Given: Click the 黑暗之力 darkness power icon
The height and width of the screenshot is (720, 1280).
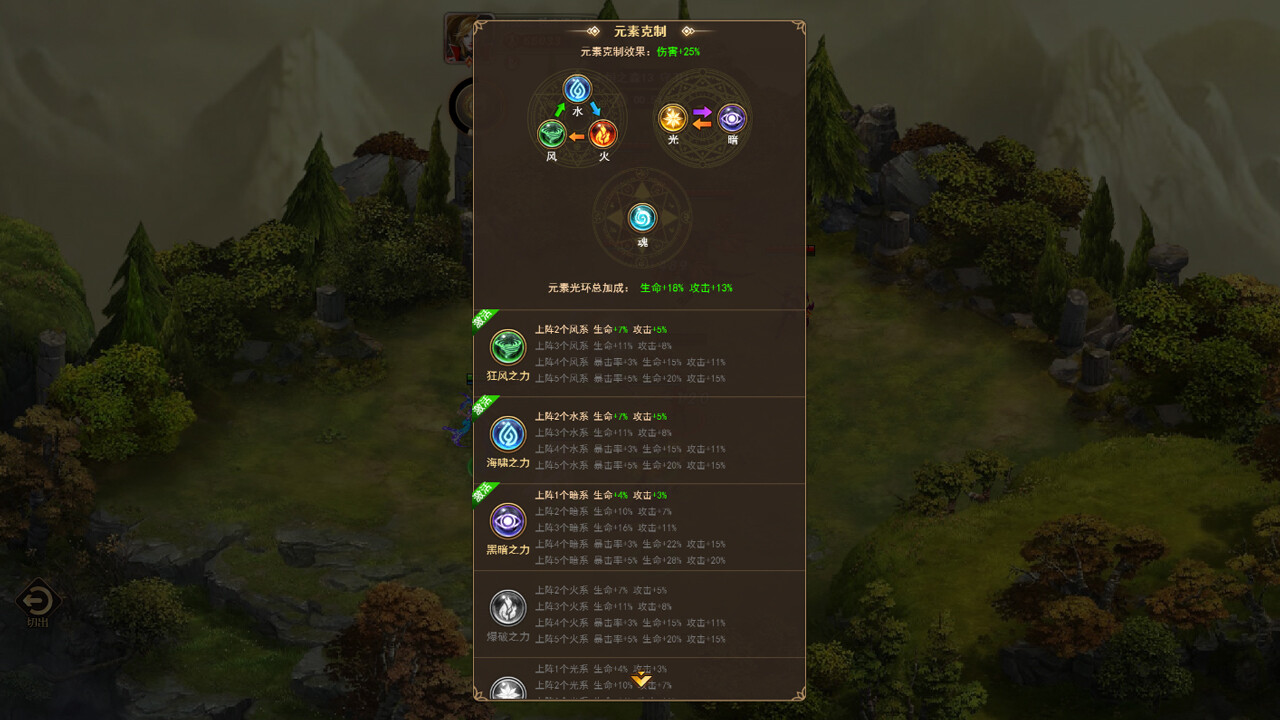Looking at the screenshot, I should pos(507,521).
